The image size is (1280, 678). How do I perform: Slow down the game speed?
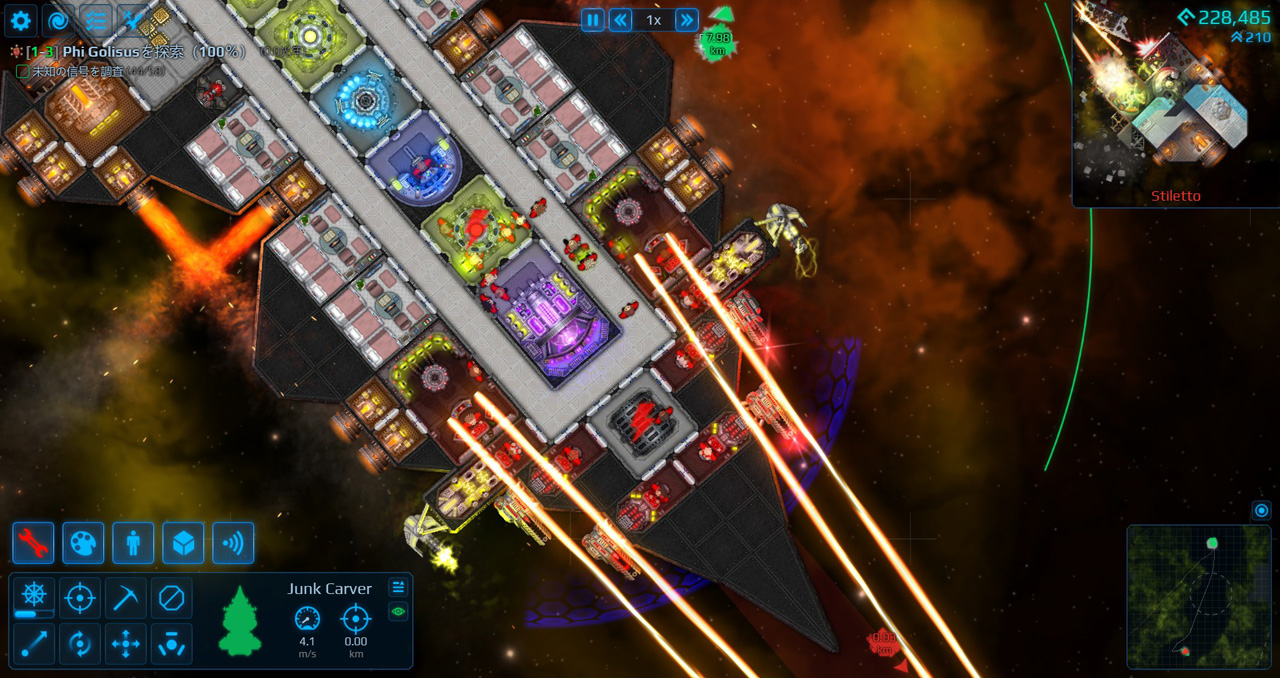click(x=621, y=20)
